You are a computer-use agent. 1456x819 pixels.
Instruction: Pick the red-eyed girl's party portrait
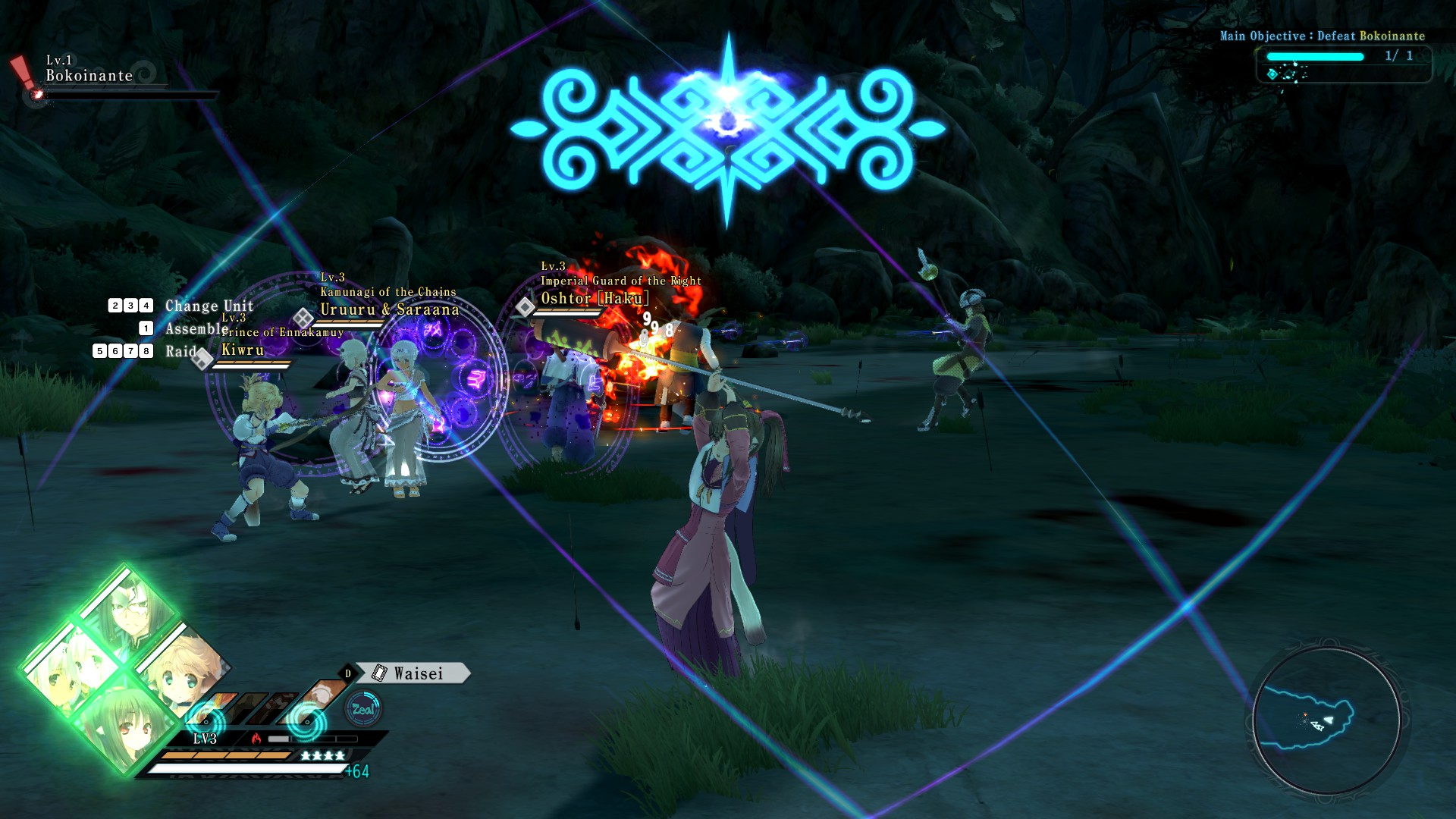pyautogui.click(x=125, y=726)
